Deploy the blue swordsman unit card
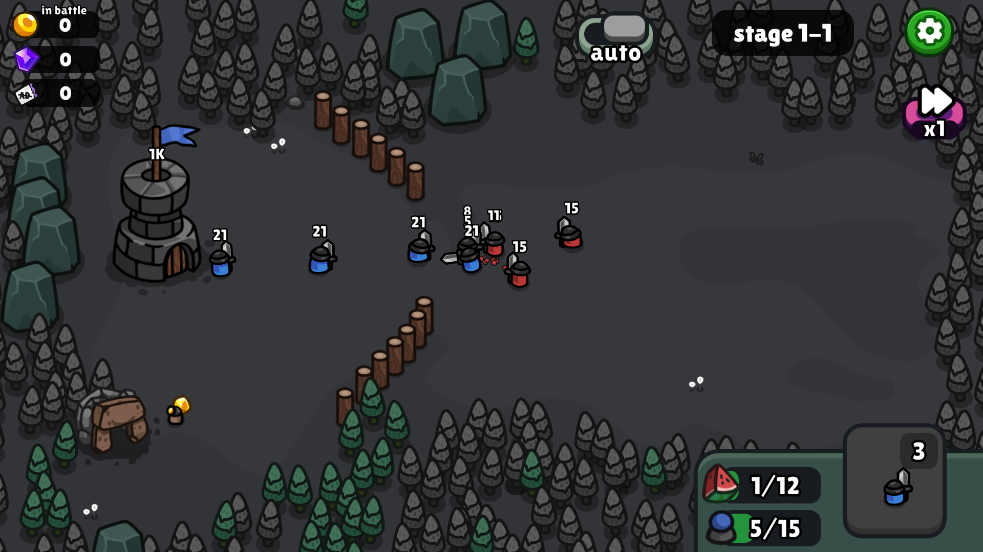 coord(894,482)
